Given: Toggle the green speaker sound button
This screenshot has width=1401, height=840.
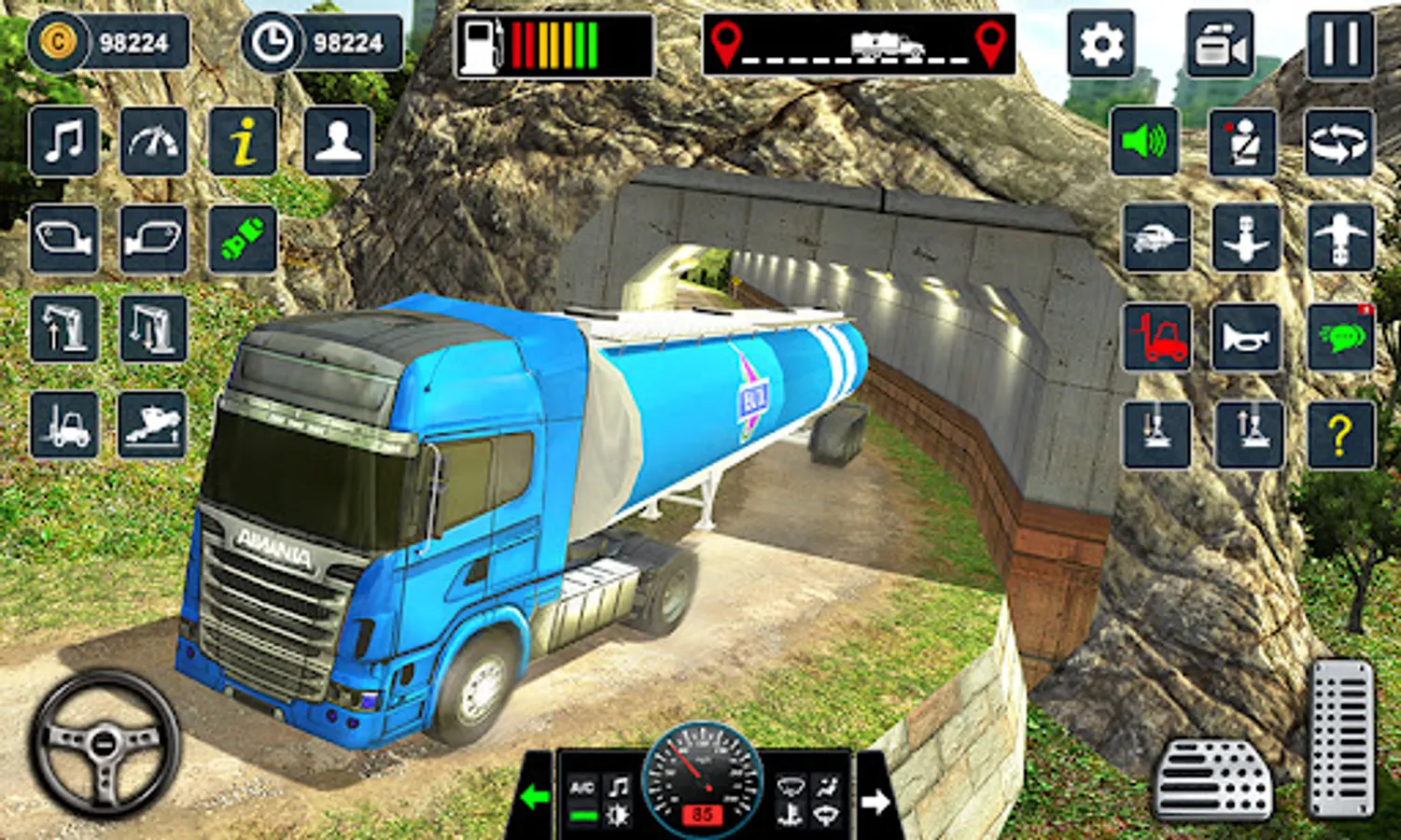Looking at the screenshot, I should click(1144, 142).
